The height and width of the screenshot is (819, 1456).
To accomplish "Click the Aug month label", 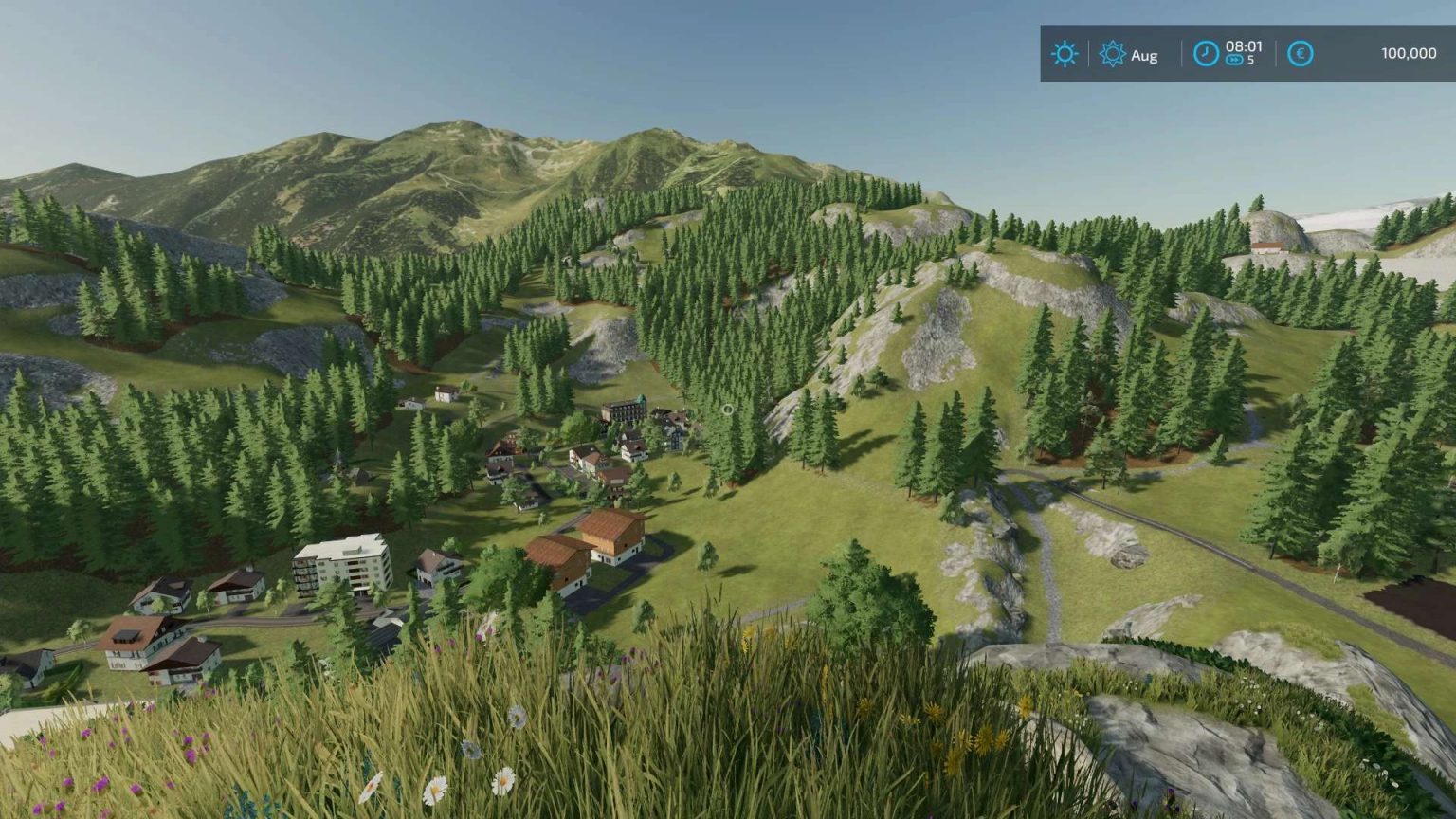I will tap(1144, 55).
